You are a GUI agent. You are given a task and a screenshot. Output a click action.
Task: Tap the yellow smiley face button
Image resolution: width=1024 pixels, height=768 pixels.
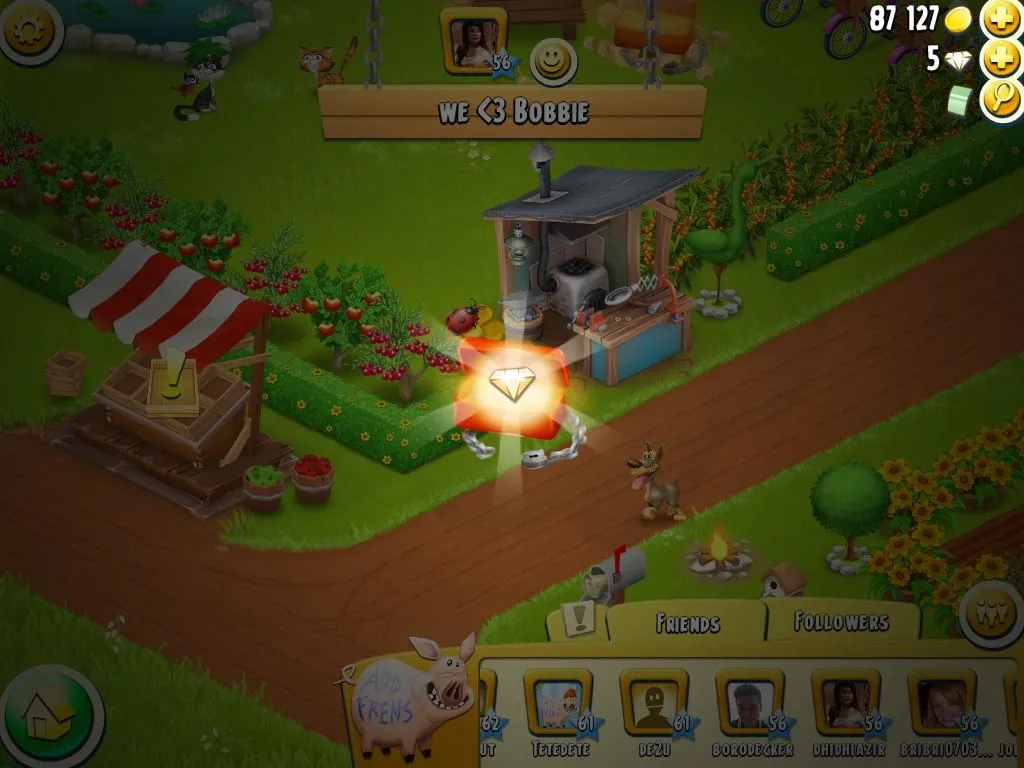pos(551,62)
